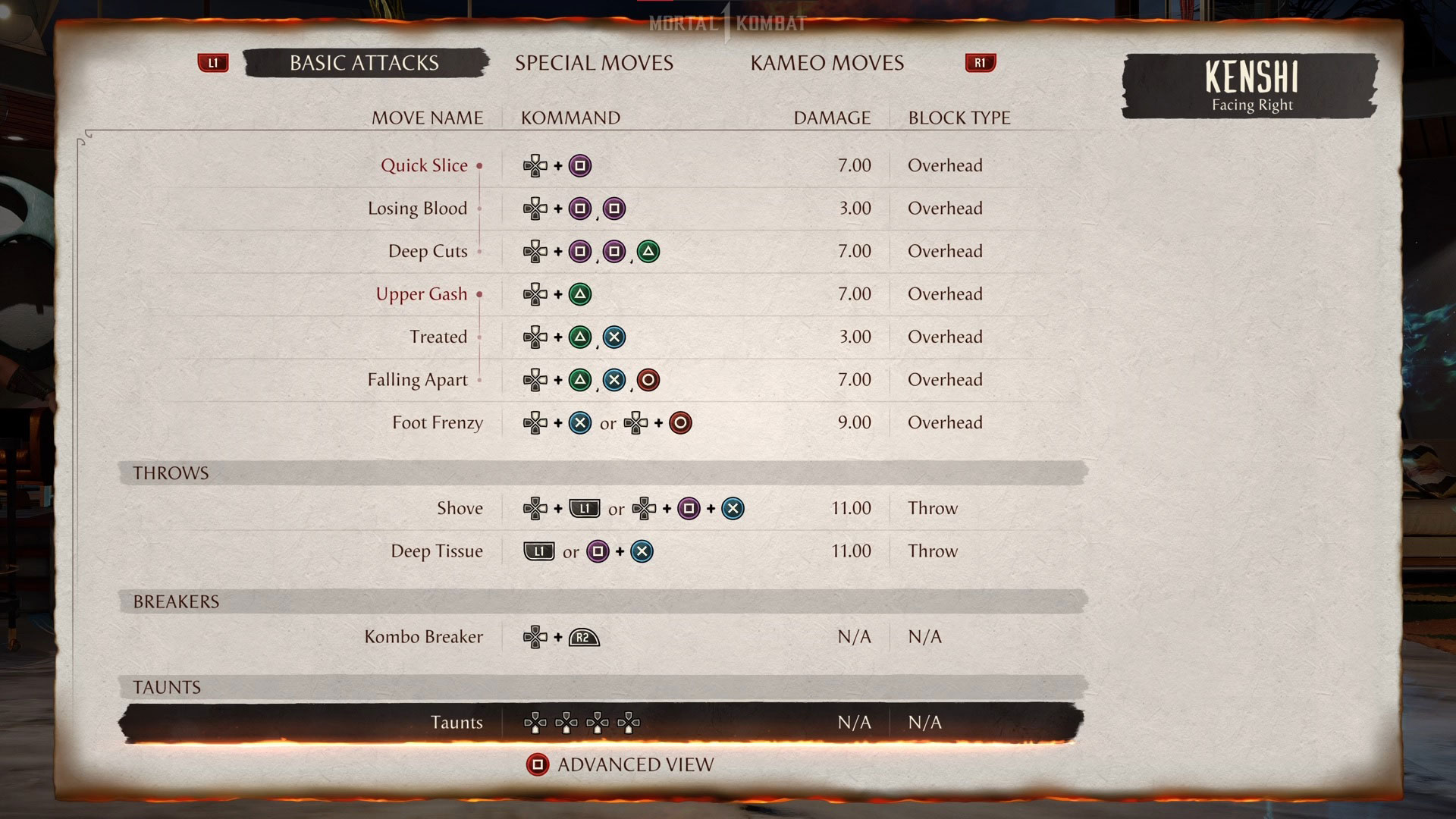Select the Square button icon in Quick Slice kommand

pyautogui.click(x=579, y=165)
